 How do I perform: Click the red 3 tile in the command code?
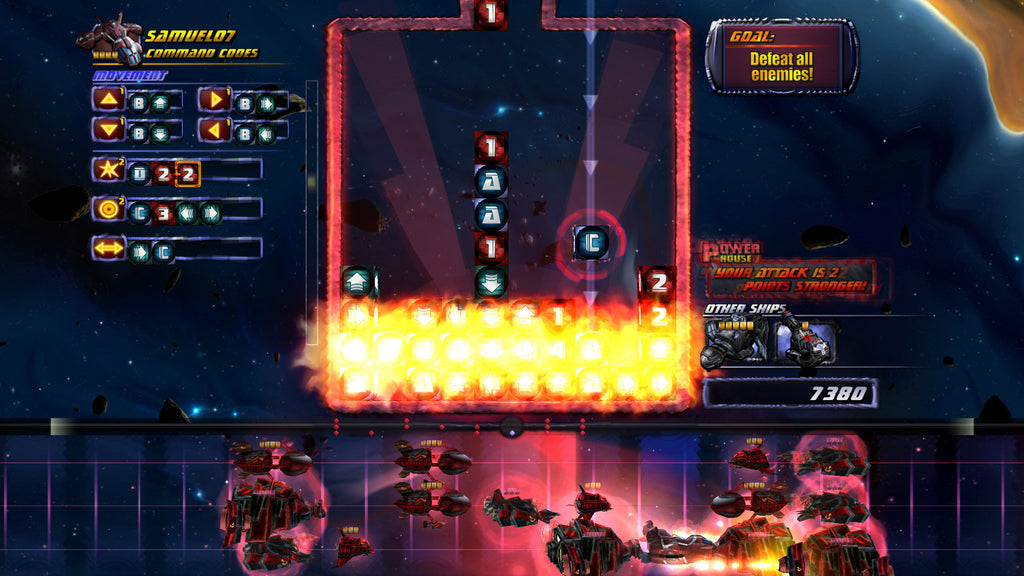[163, 213]
